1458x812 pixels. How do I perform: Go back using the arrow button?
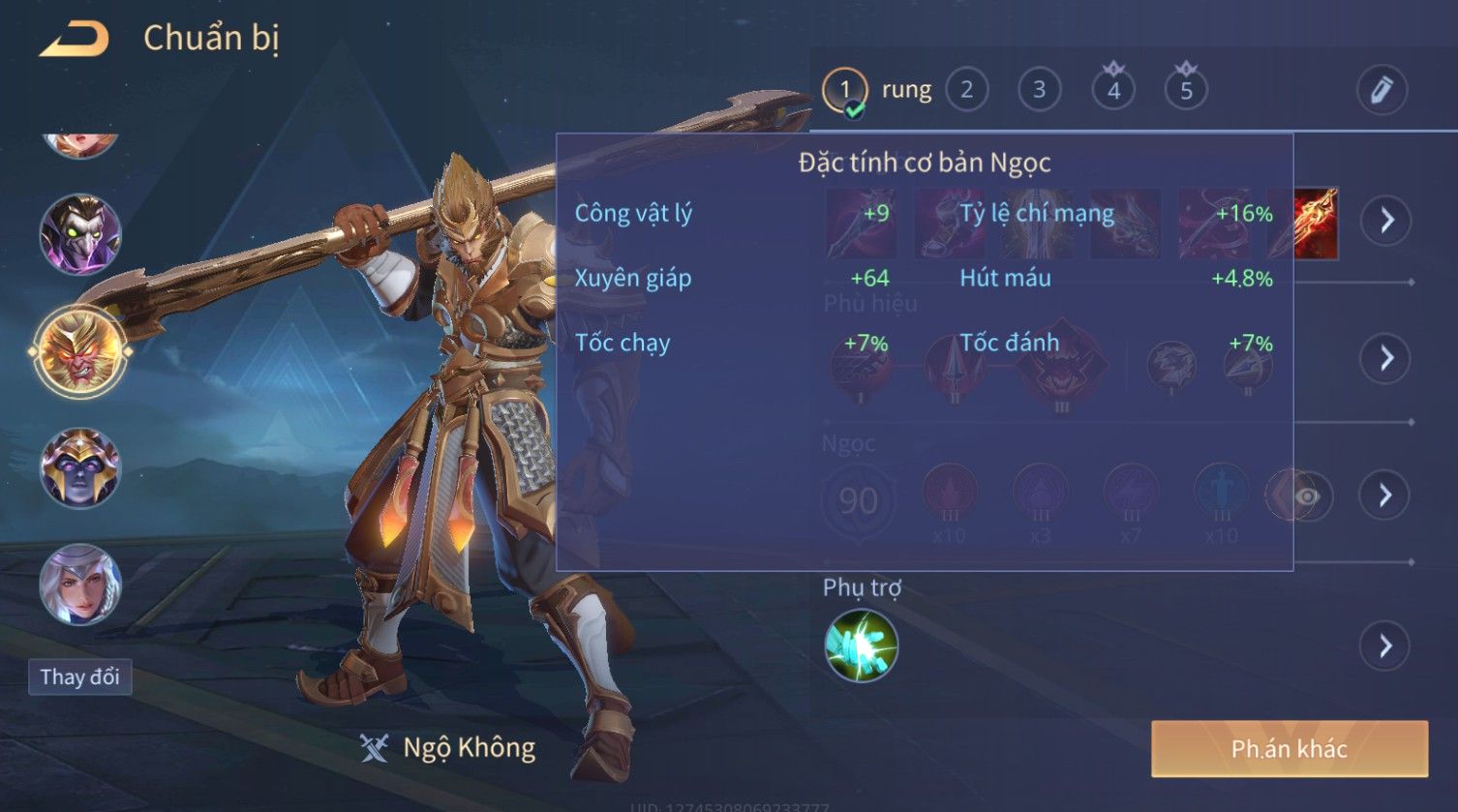tap(74, 39)
